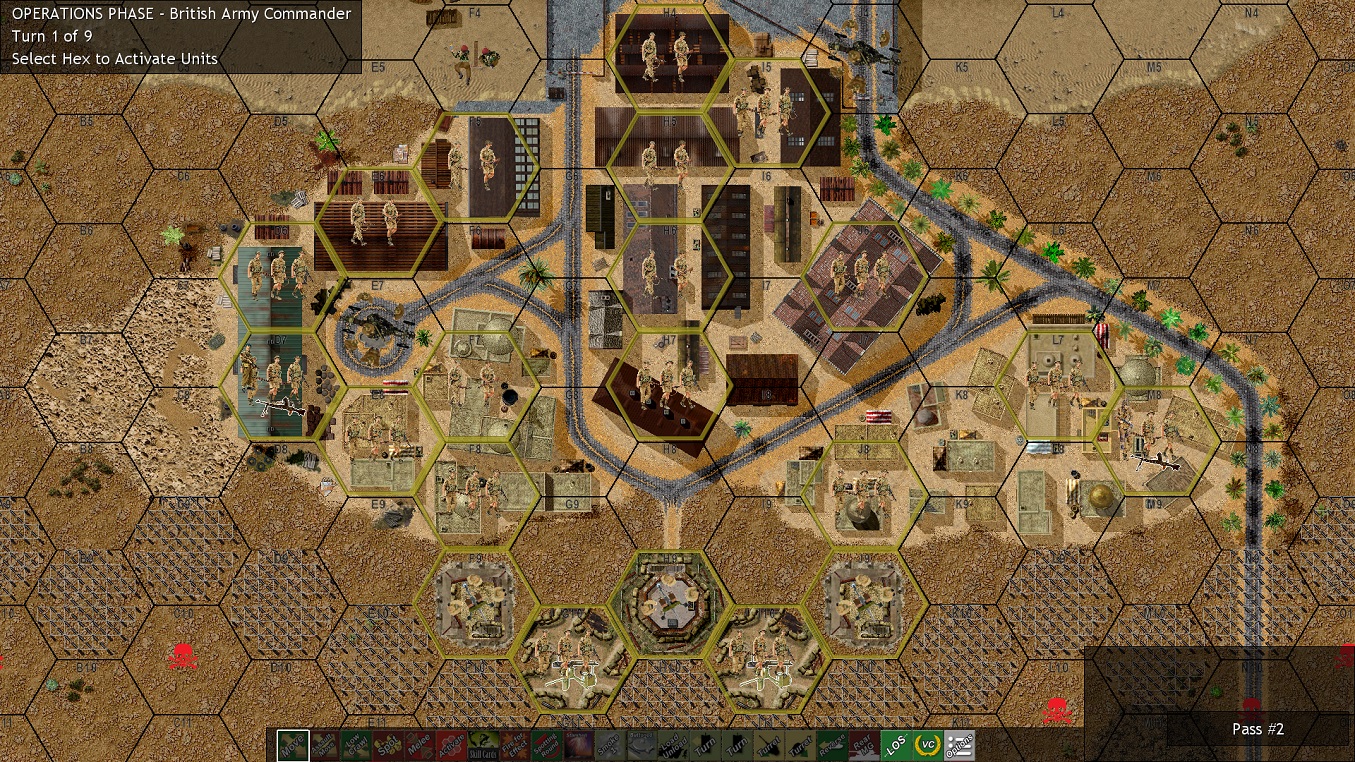Viewport: 1355px width, 762px height.
Task: Click the Spotting Round icon
Action: [546, 745]
